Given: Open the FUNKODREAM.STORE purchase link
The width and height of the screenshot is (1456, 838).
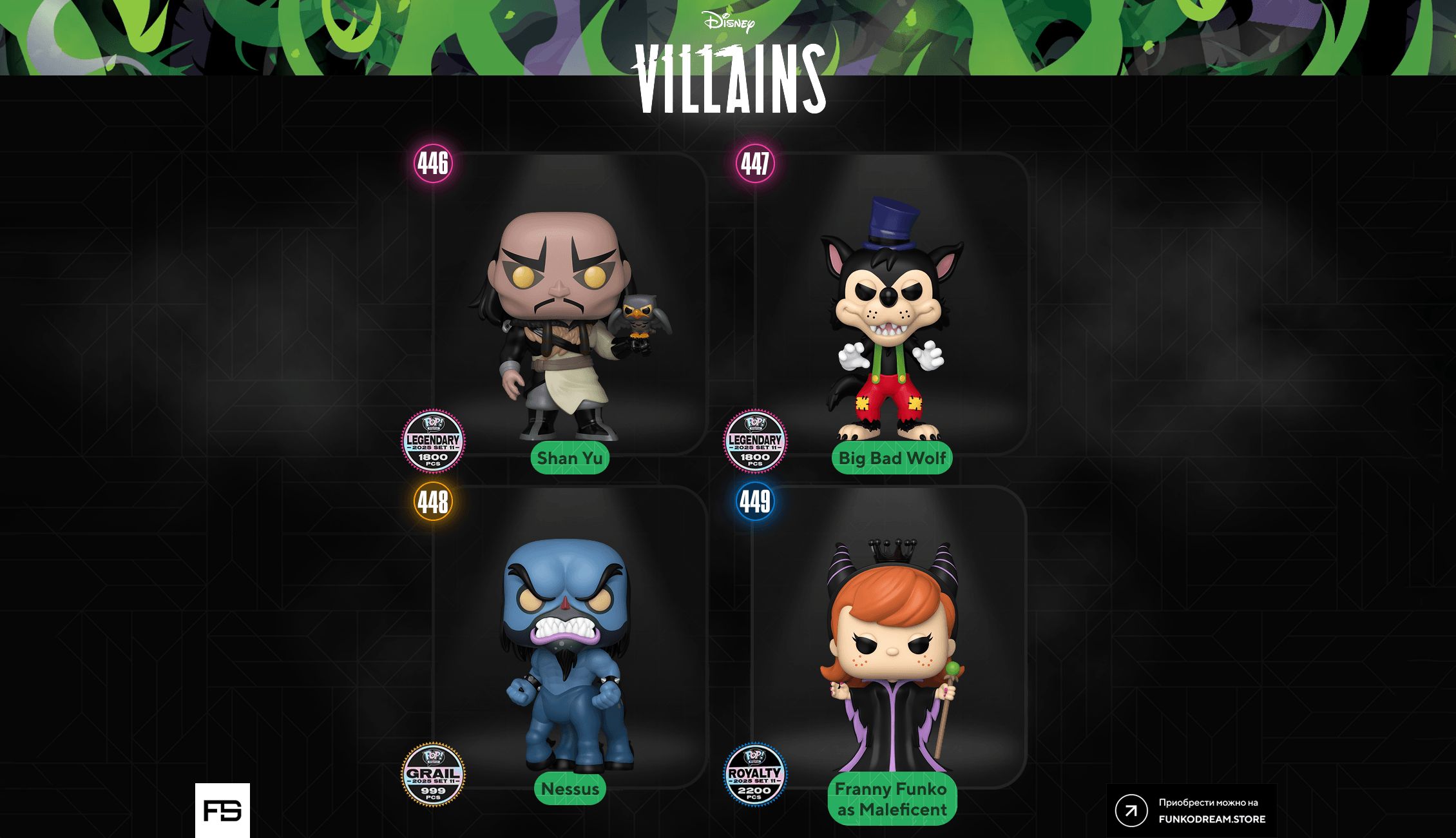Looking at the screenshot, I should tap(1191, 810).
